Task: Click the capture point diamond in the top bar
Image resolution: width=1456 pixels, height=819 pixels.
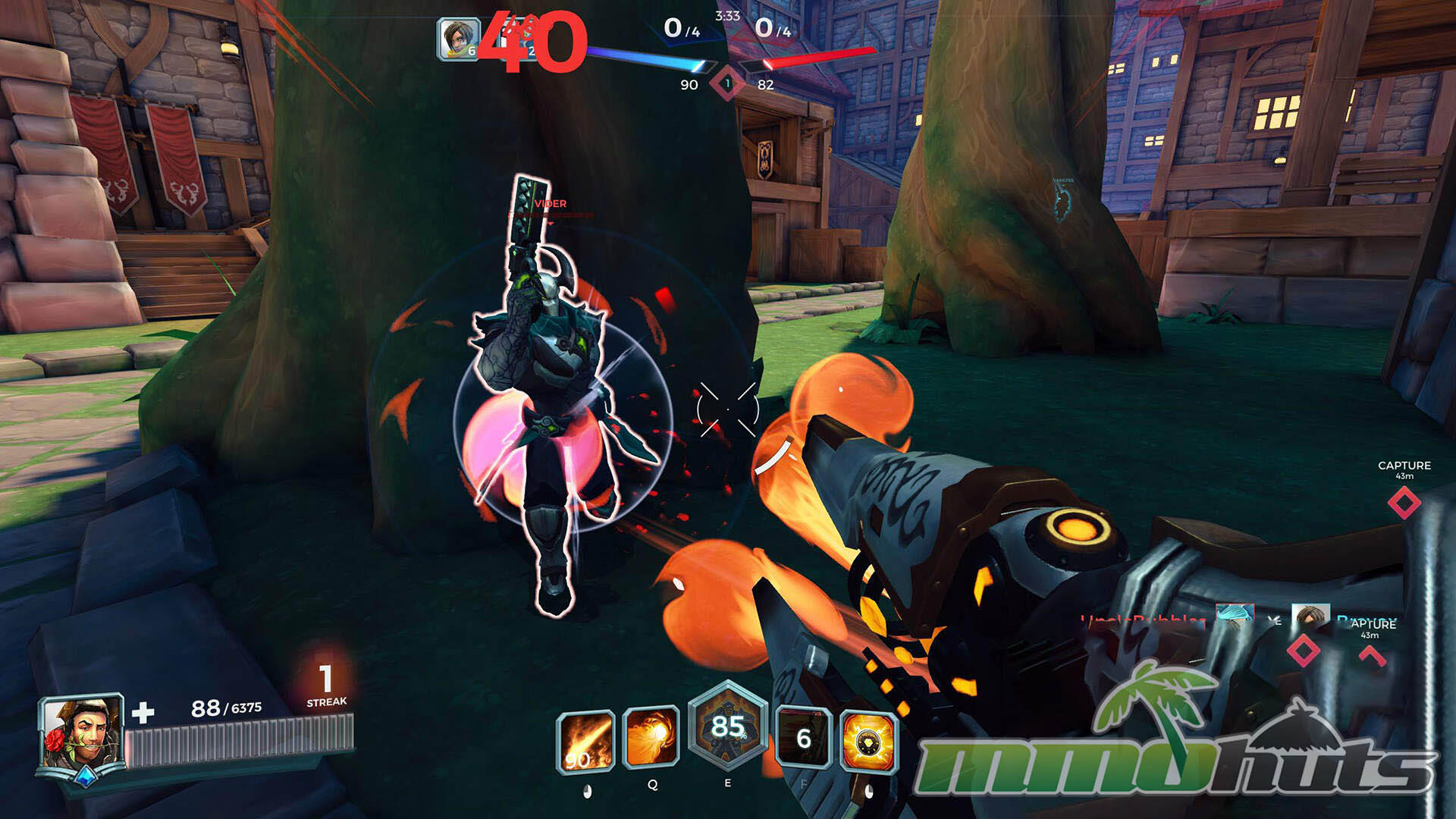Action: (727, 83)
